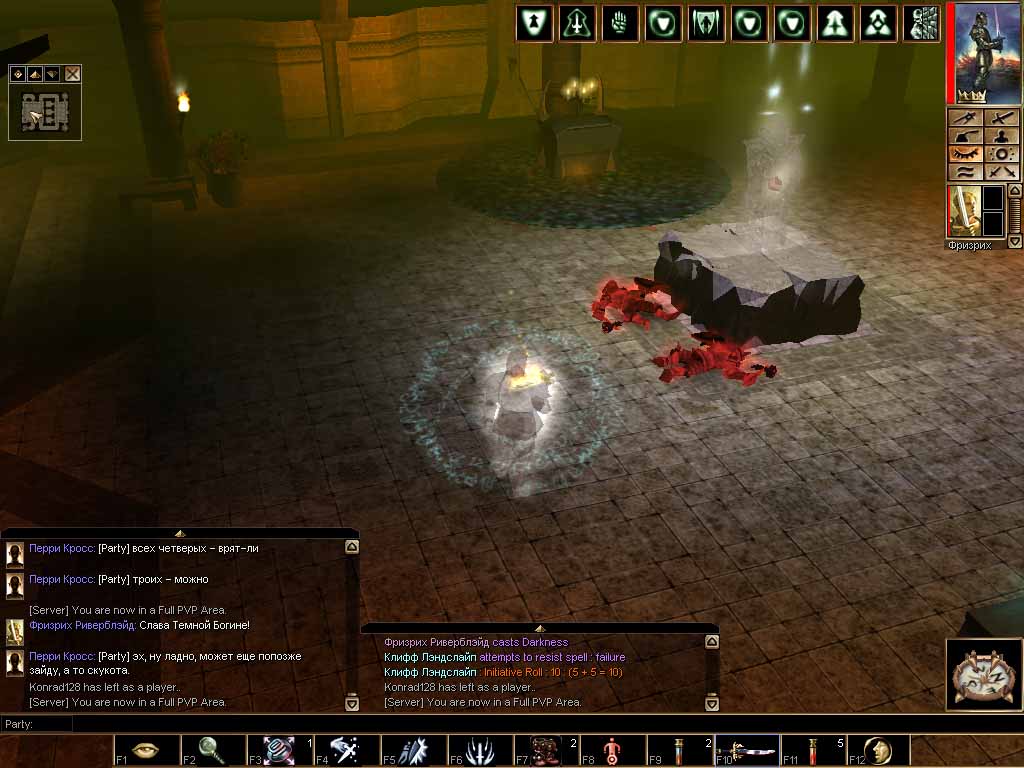The height and width of the screenshot is (768, 1024).
Task: Select the open hand effect icon
Action: [620, 23]
